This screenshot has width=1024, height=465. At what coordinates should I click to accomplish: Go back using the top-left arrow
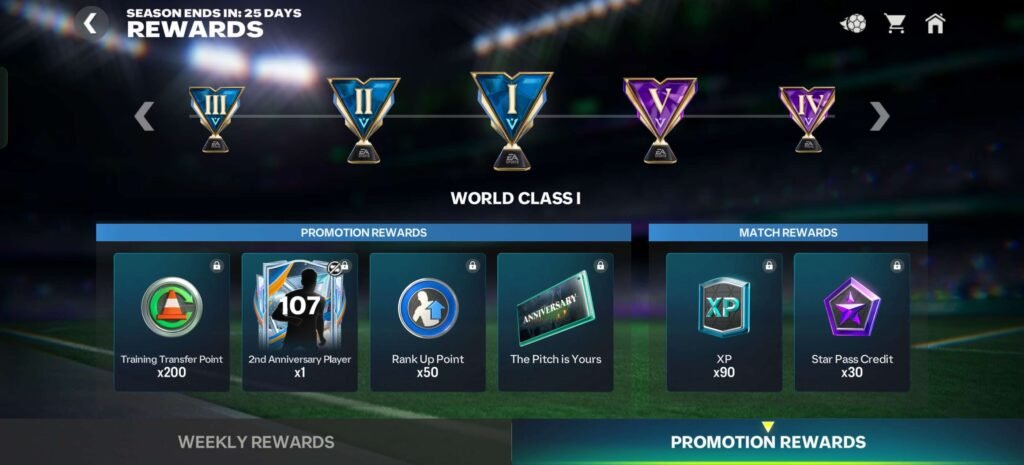[x=91, y=23]
